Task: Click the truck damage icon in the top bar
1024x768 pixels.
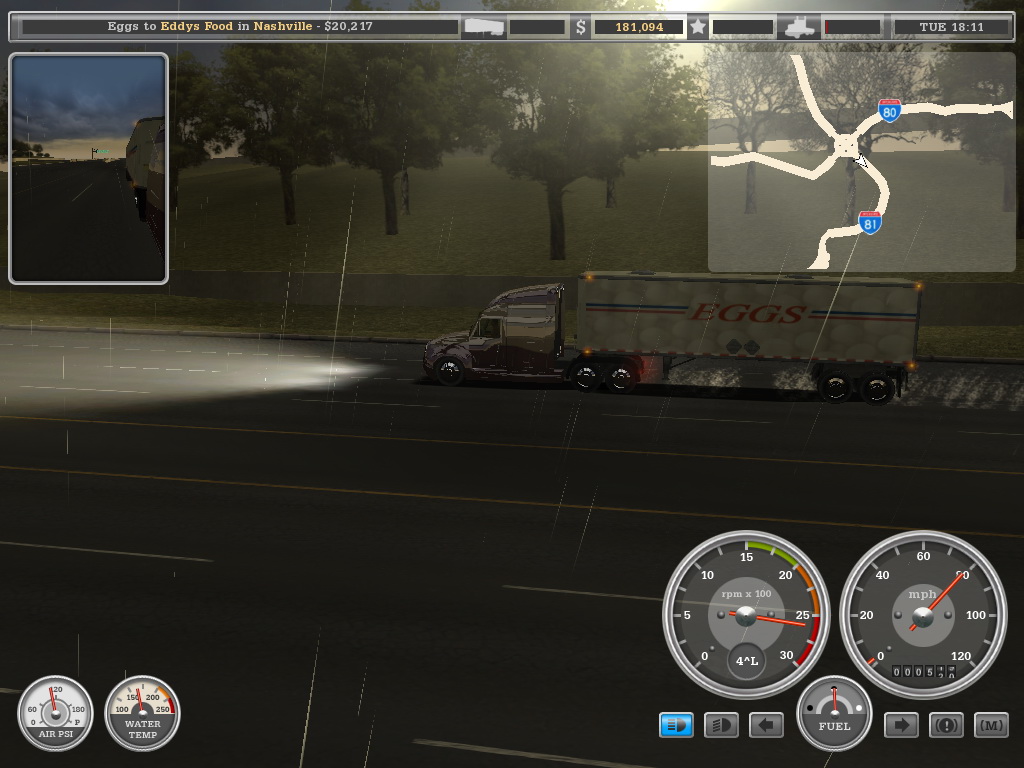Action: click(800, 28)
